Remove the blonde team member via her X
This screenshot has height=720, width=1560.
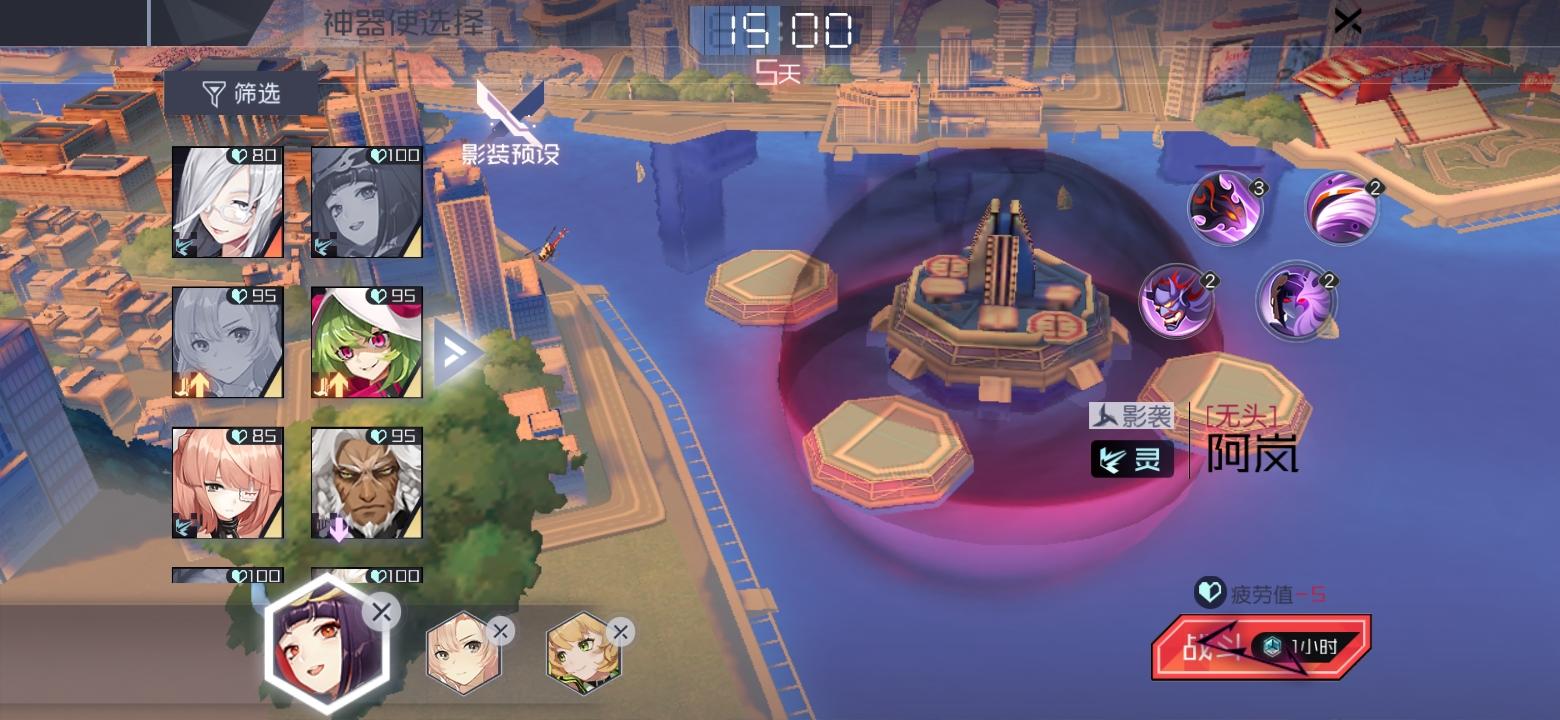coord(500,631)
